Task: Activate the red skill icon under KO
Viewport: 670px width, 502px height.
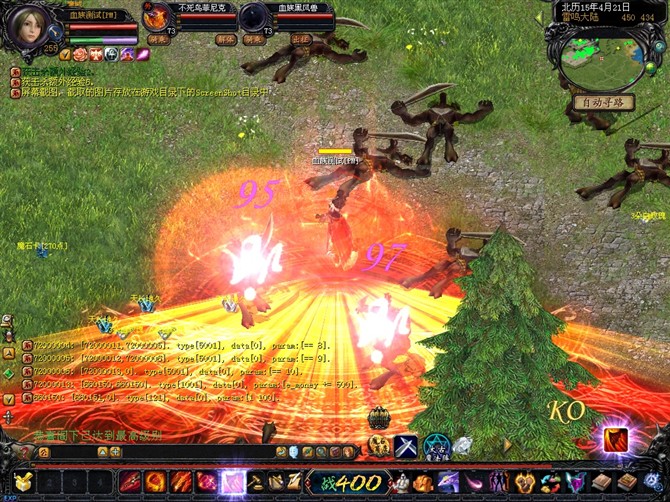Action: tap(614, 439)
